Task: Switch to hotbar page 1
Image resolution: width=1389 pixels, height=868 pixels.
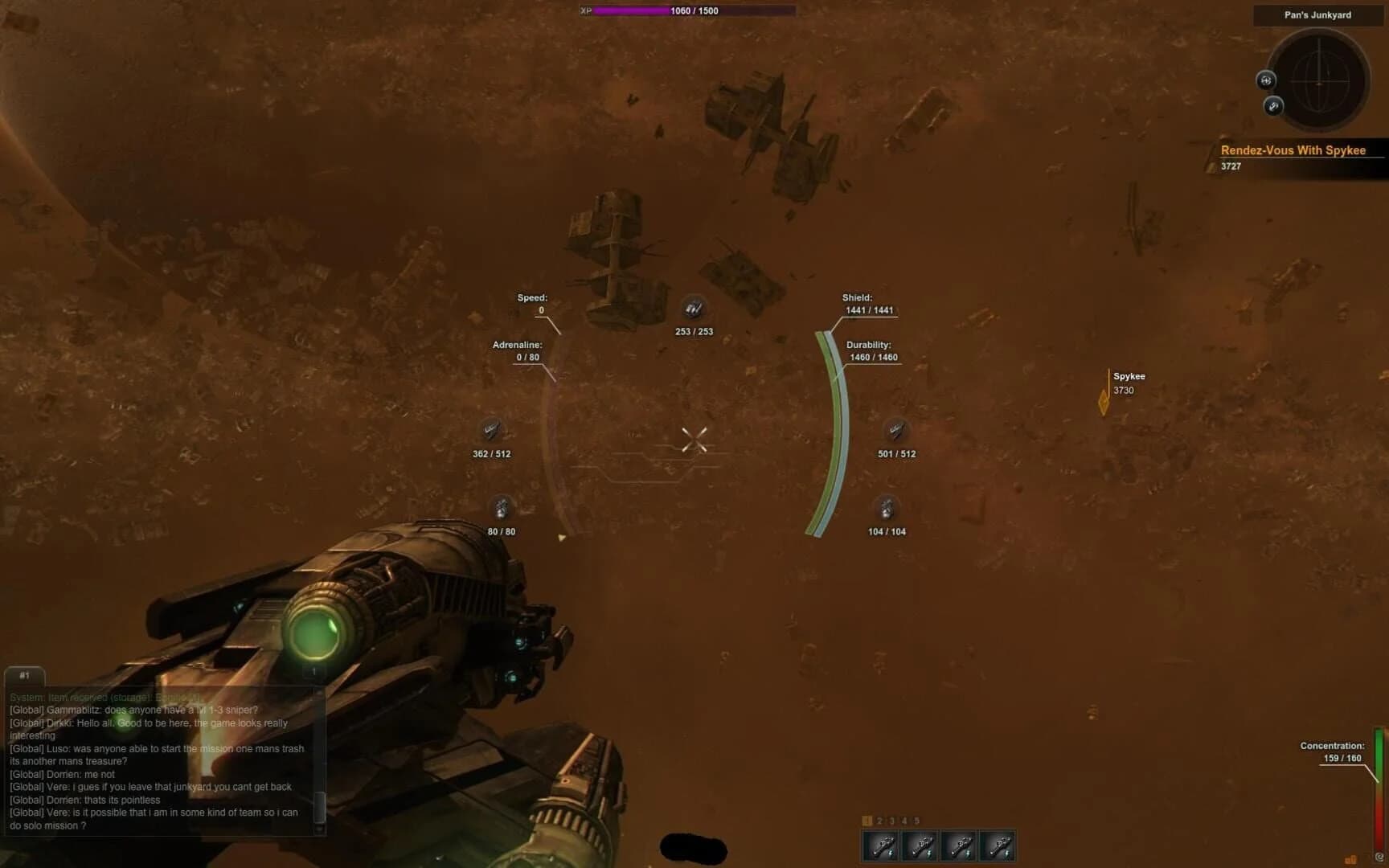Action: tap(867, 821)
